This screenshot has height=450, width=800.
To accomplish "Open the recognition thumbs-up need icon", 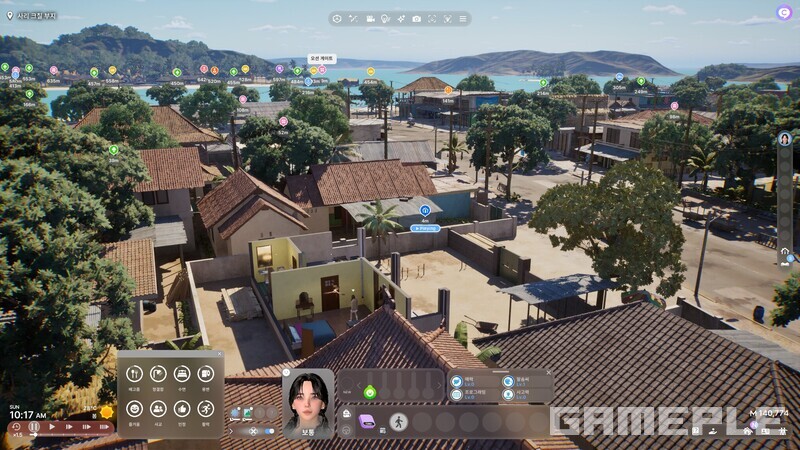I will click(x=182, y=408).
